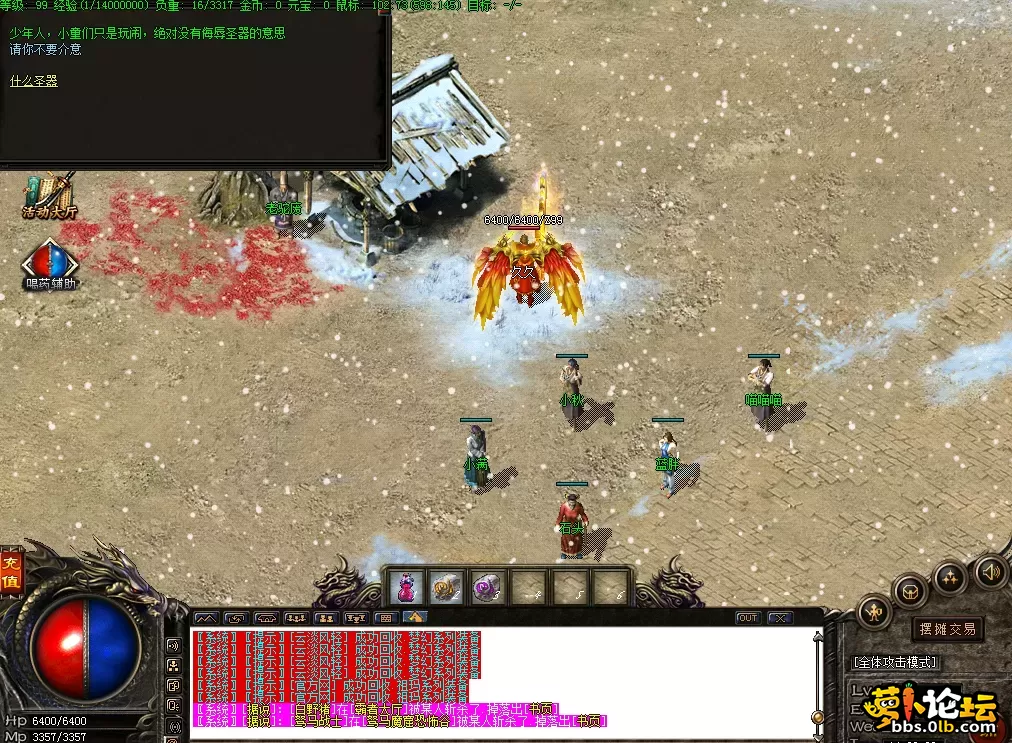The image size is (1012, 743).
Task: Click the X button beside OUT
Action: (x=779, y=618)
